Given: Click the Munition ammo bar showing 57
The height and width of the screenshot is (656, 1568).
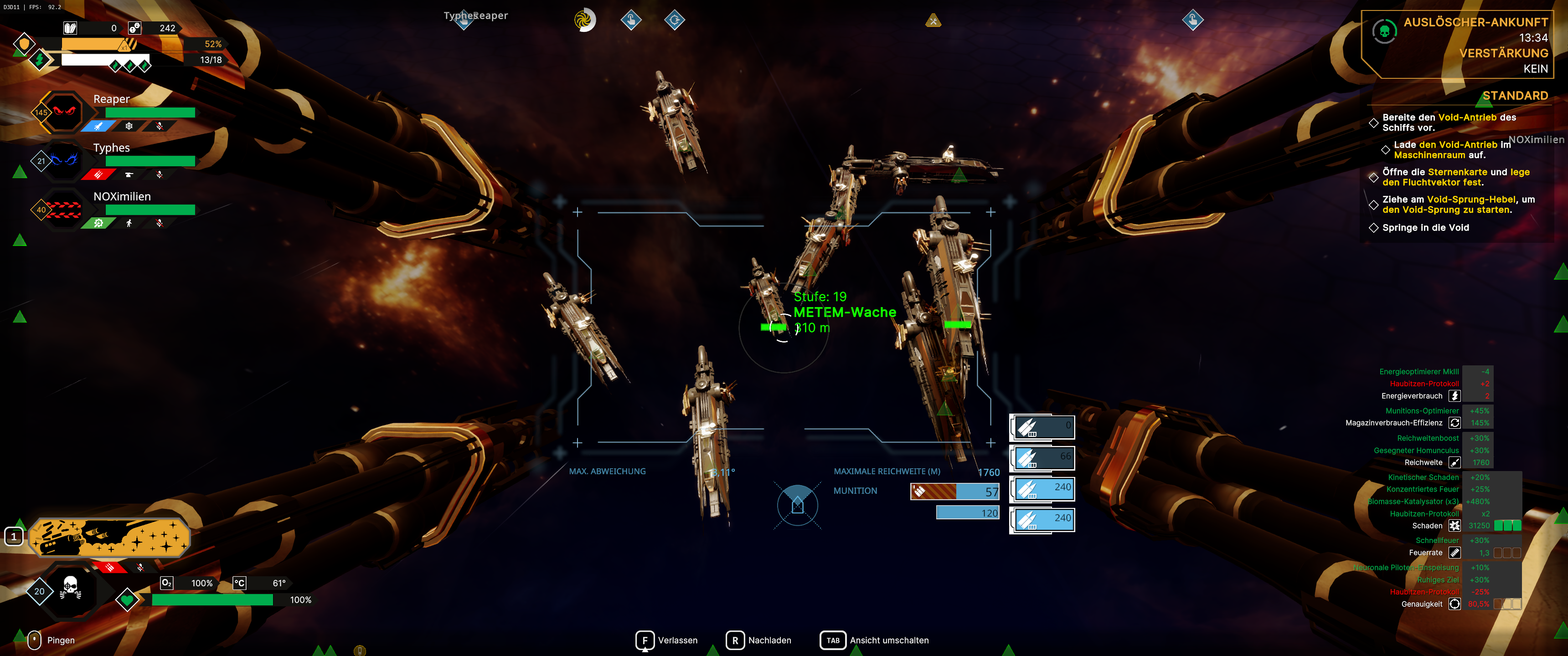Looking at the screenshot, I should point(956,491).
